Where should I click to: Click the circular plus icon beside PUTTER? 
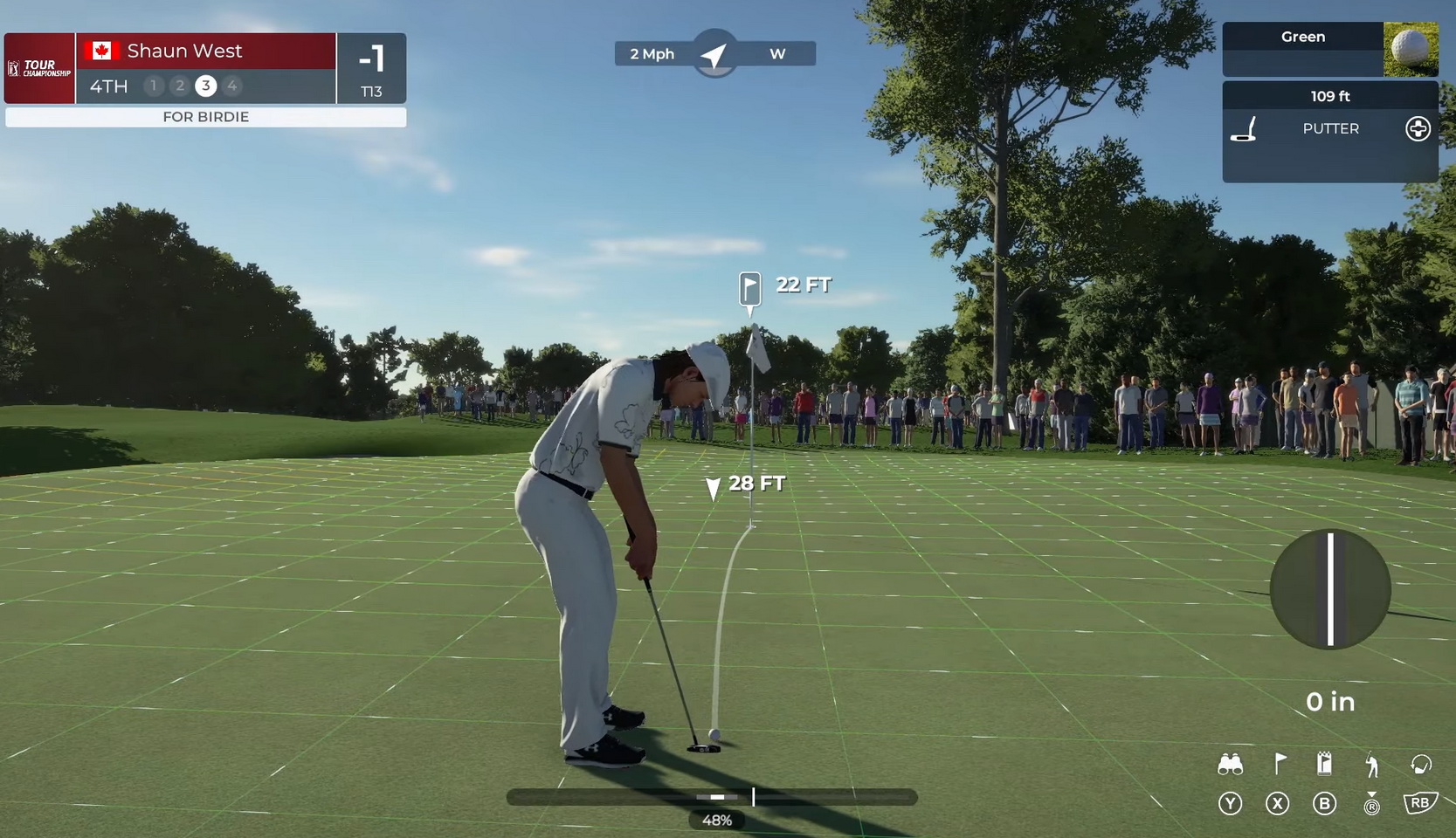point(1418,129)
